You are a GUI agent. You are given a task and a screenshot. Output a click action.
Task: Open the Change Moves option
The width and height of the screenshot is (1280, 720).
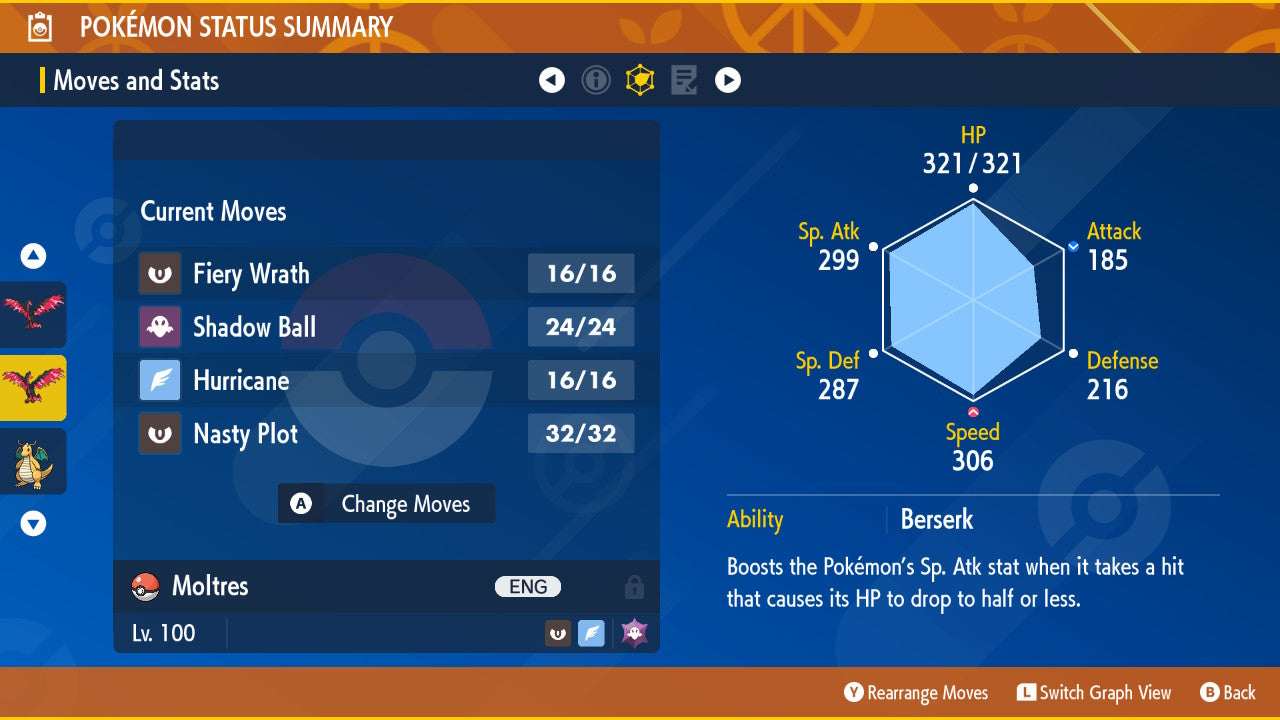click(x=386, y=504)
